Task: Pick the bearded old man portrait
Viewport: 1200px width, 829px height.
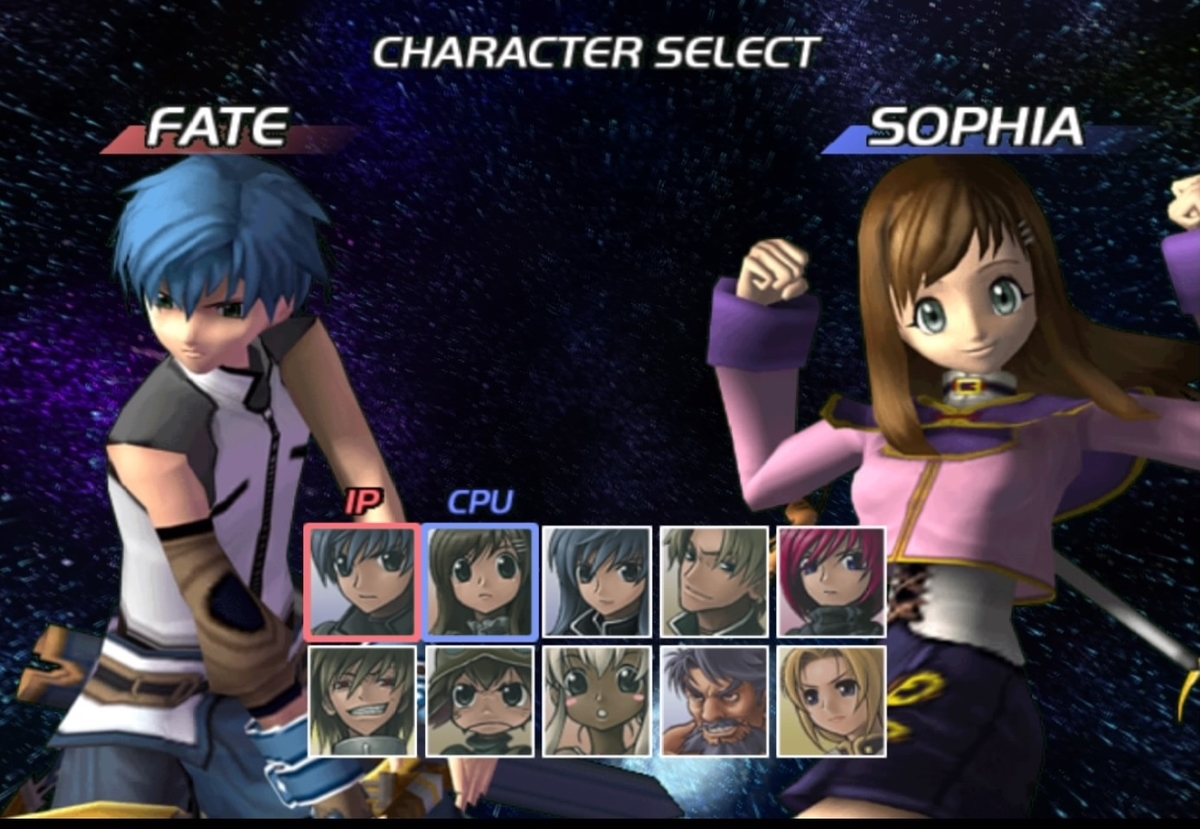Action: [714, 701]
